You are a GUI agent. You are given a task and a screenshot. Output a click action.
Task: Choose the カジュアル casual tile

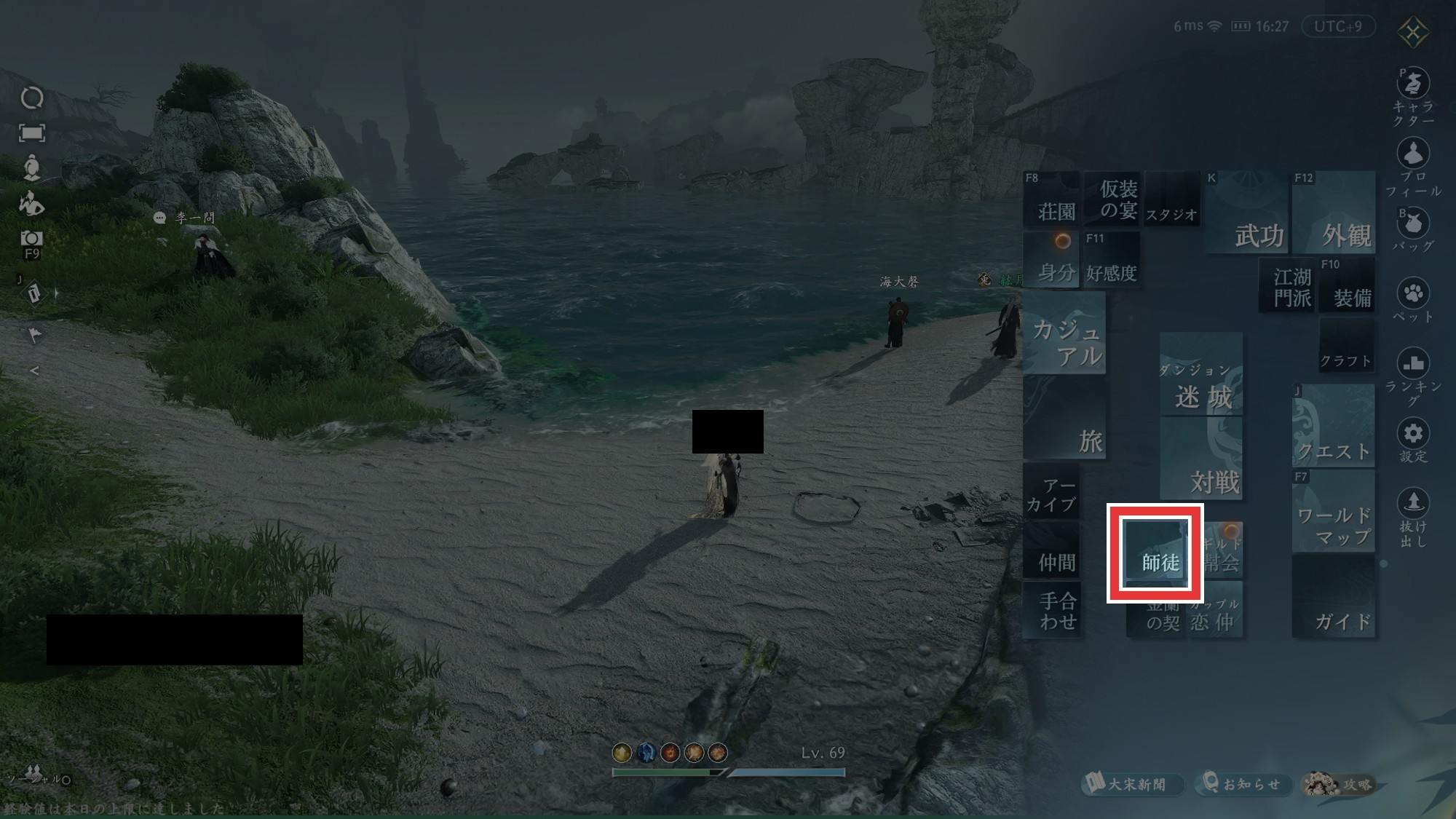tap(1064, 333)
